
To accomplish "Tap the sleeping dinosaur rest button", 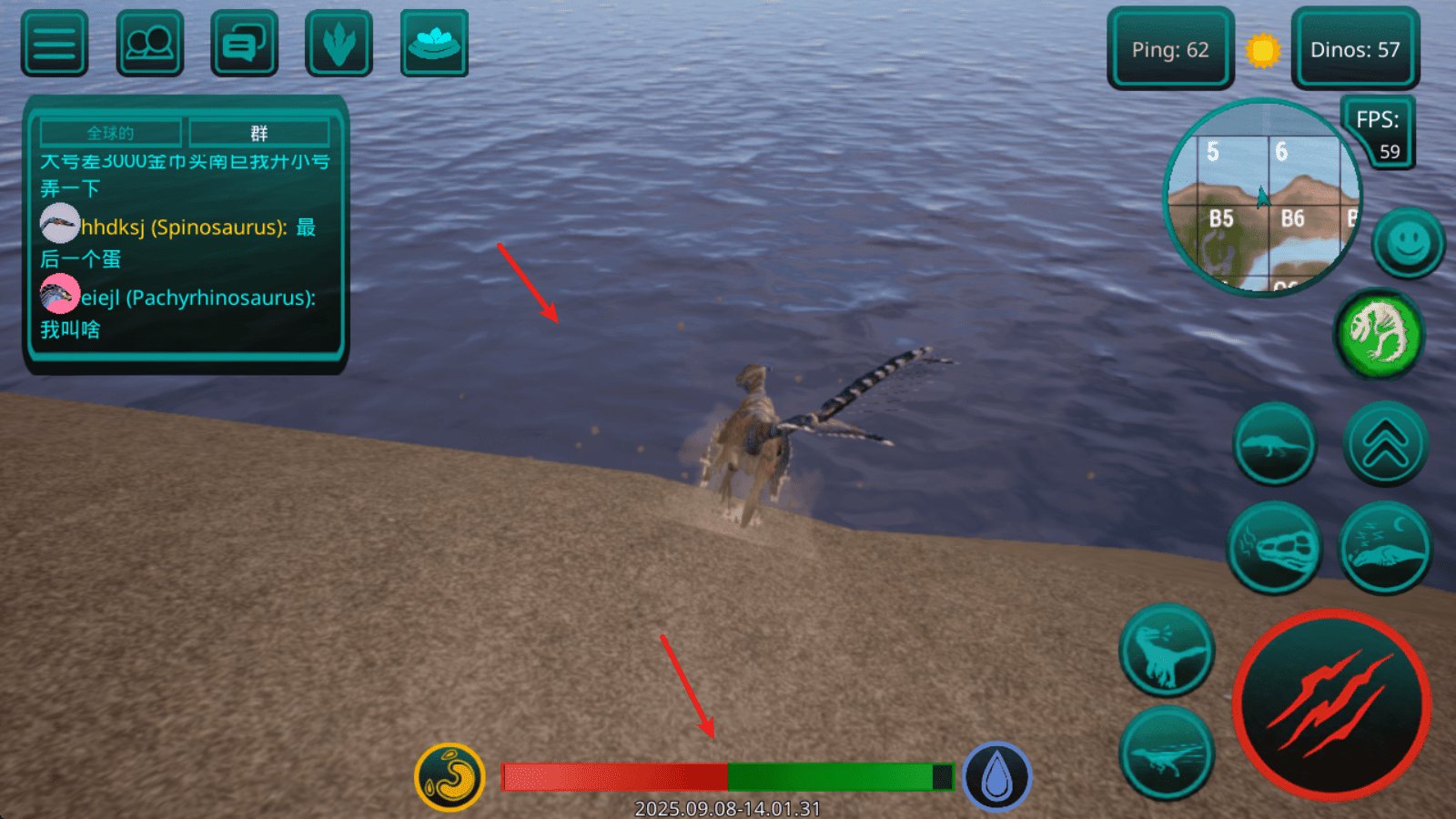I will pos(1385,548).
